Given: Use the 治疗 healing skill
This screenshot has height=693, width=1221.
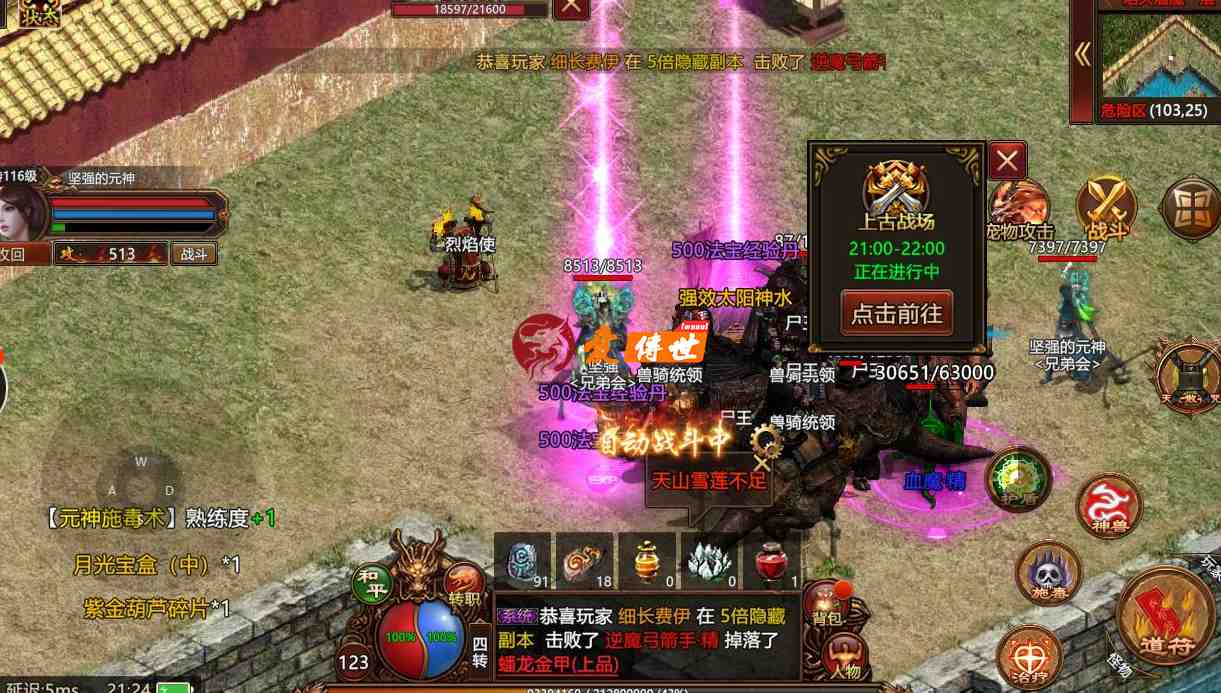Looking at the screenshot, I should (x=1030, y=655).
